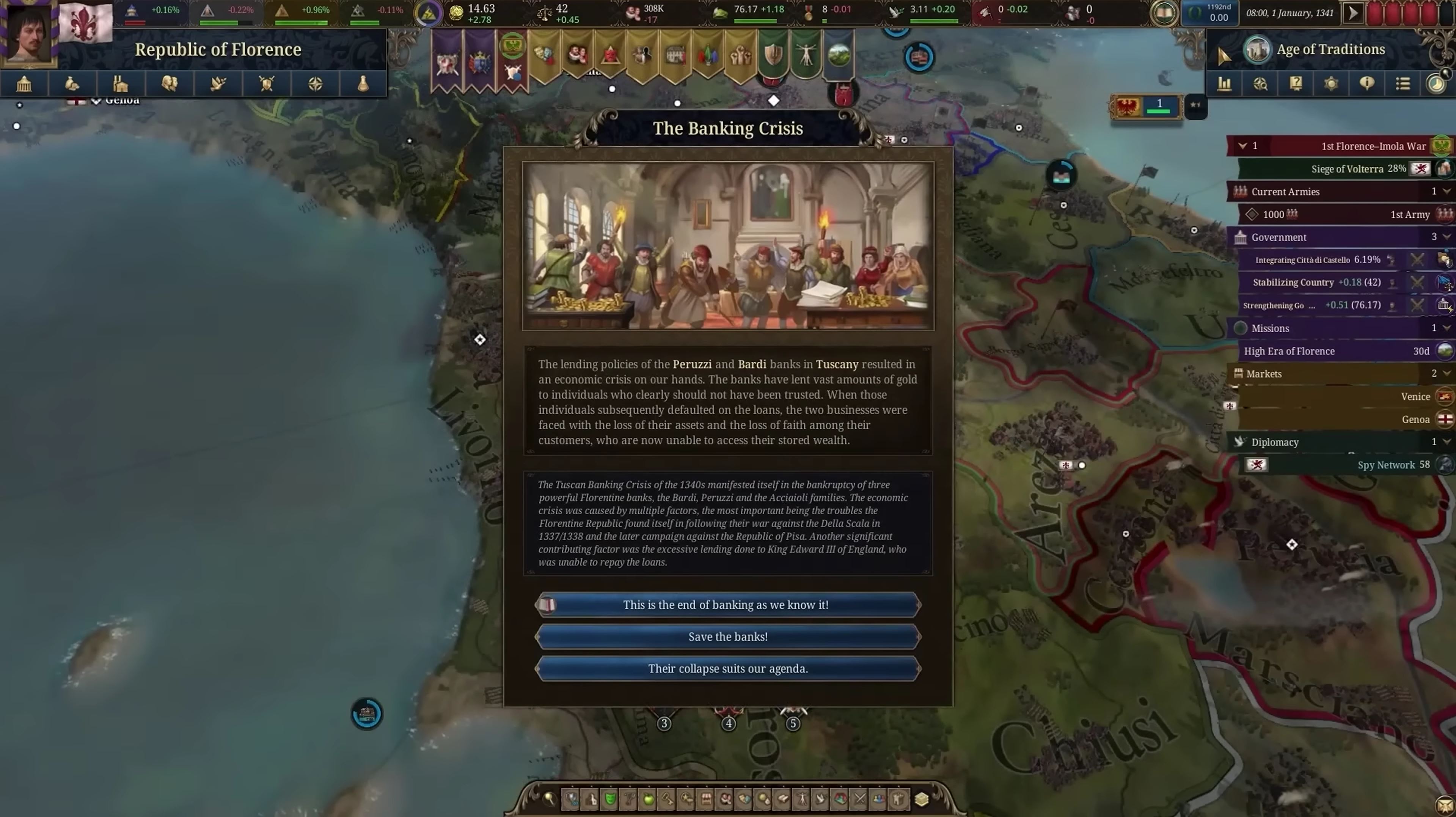Open the government panel with the temple icon
The image size is (1456, 817).
[x=24, y=84]
